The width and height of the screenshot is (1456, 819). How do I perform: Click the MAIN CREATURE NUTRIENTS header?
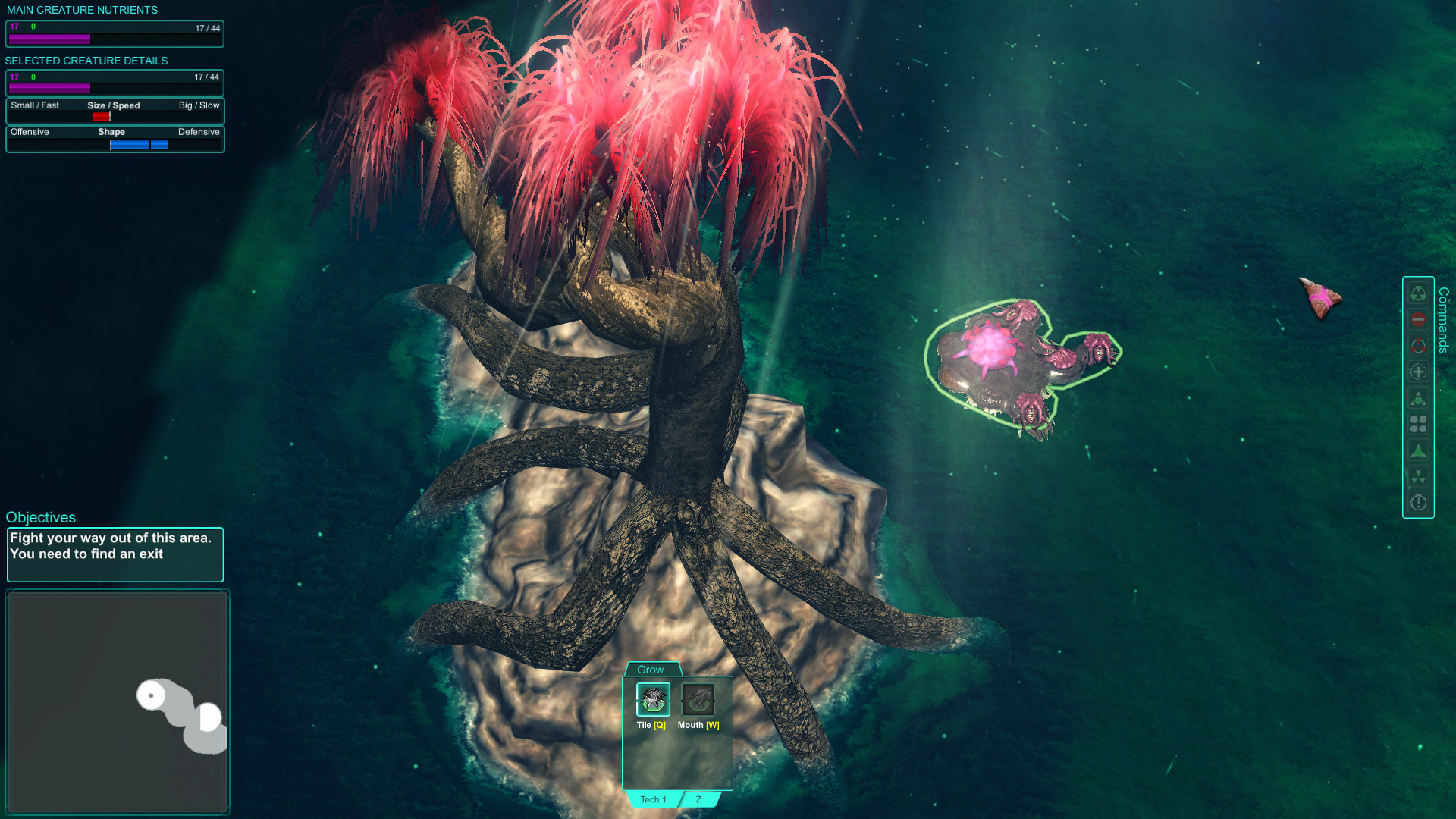[82, 10]
